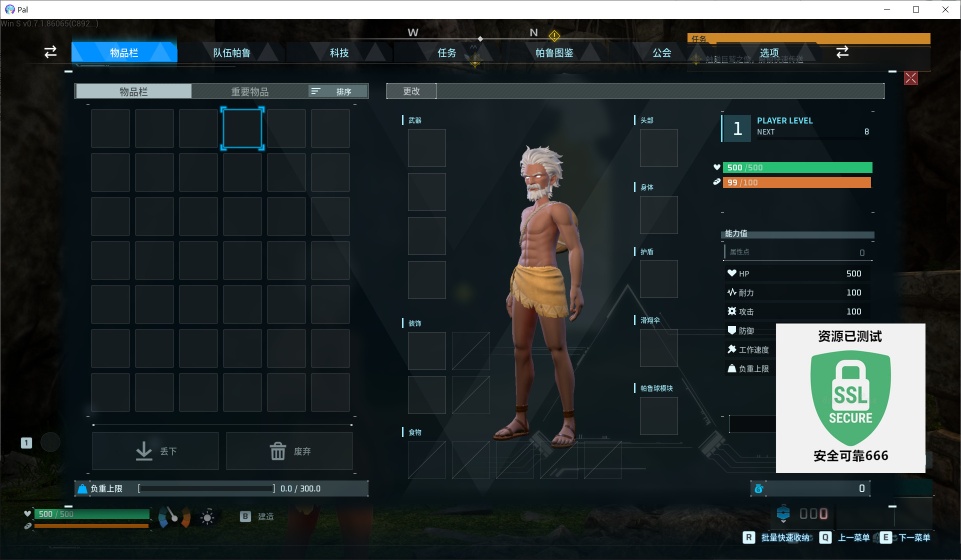Click the 更改 button

click(x=411, y=91)
